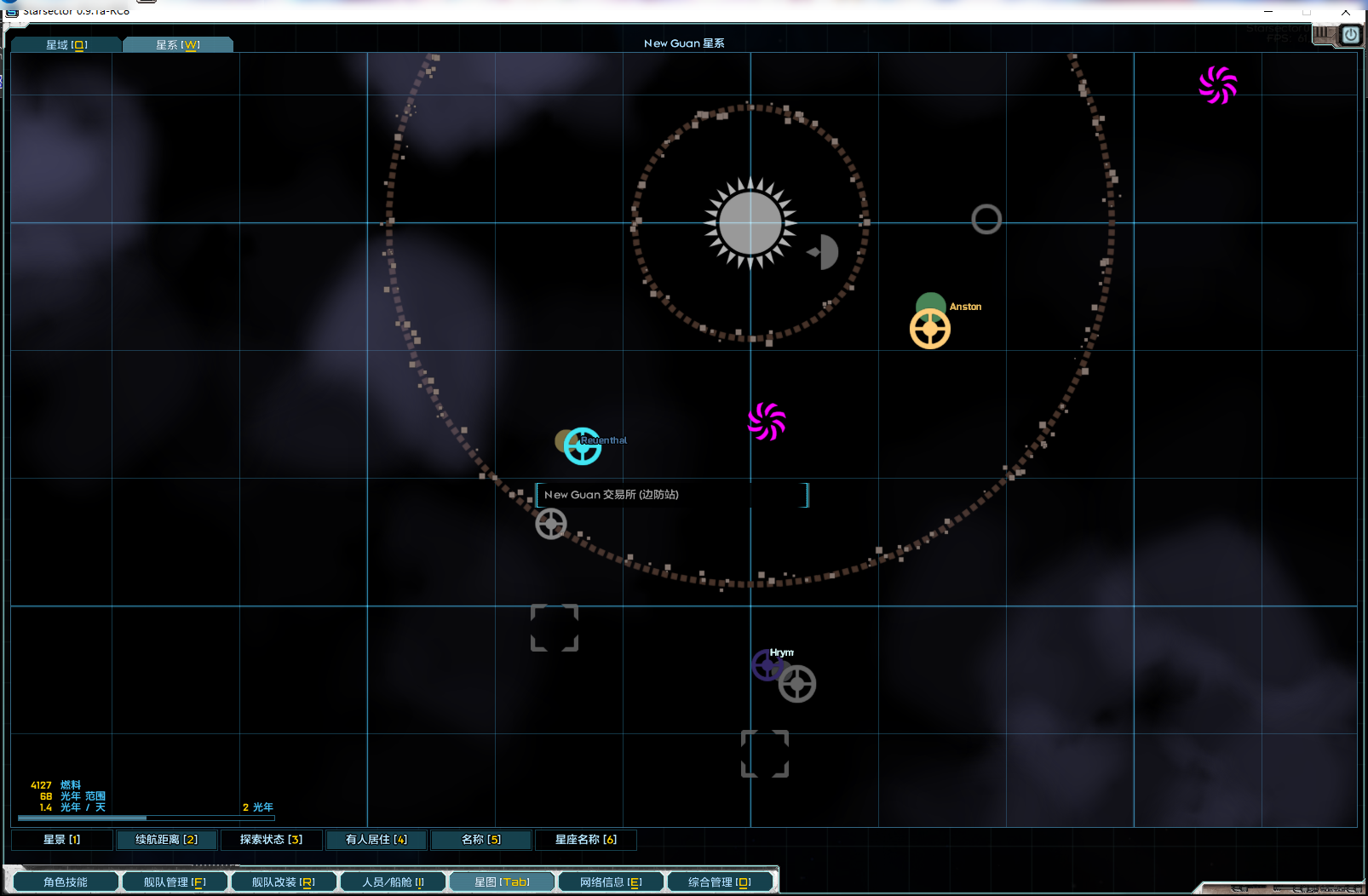1368x896 pixels.
Task: Click the central New Guan star
Action: click(750, 223)
